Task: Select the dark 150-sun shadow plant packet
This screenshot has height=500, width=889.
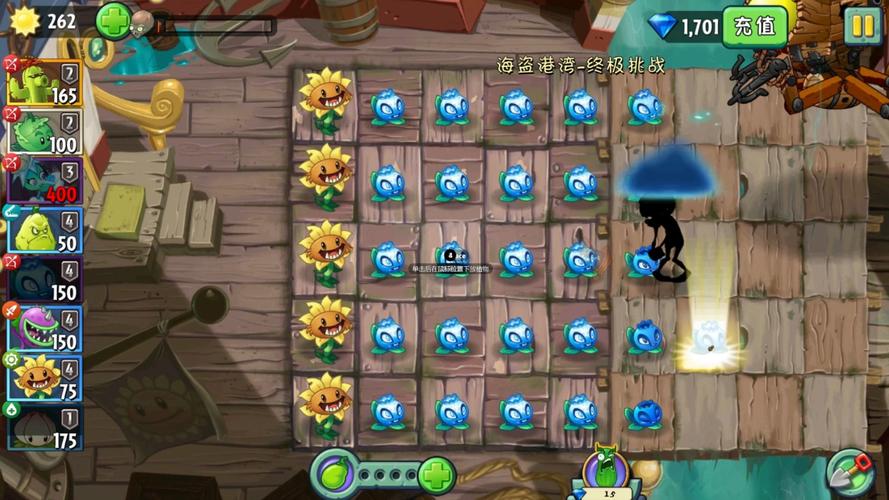Action: (x=45, y=279)
